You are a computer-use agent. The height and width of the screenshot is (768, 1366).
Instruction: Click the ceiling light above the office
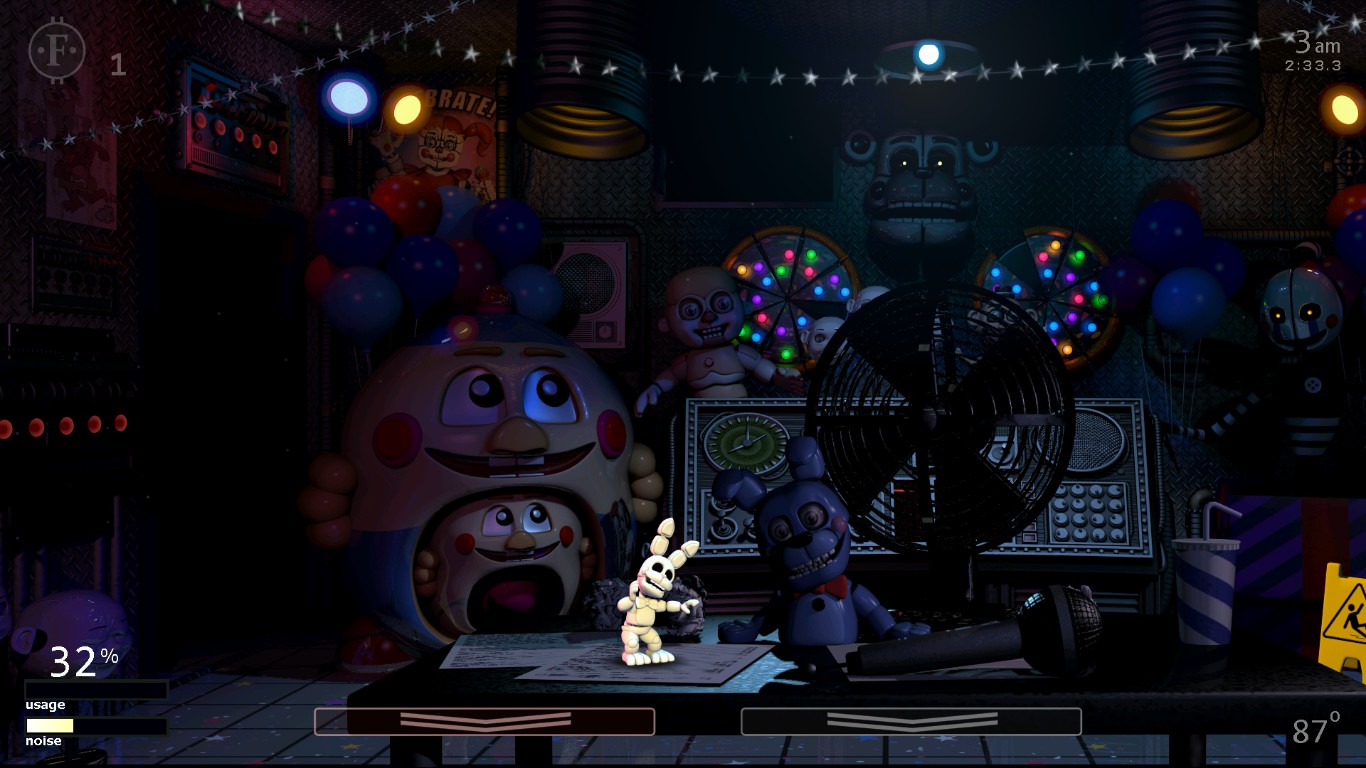coord(930,53)
